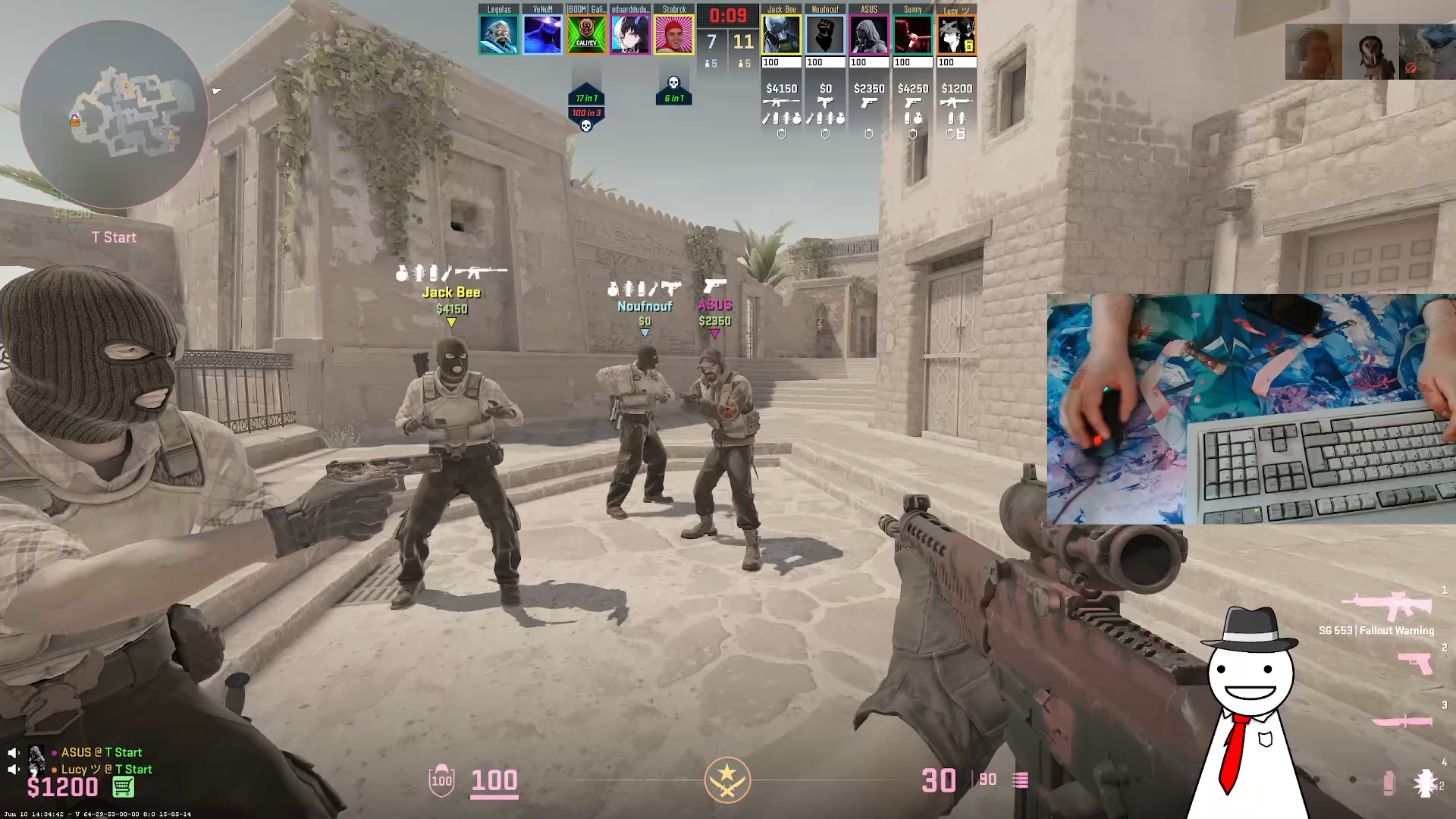The height and width of the screenshot is (819, 1456).
Task: Click the circular minimap radar
Action: (x=114, y=114)
